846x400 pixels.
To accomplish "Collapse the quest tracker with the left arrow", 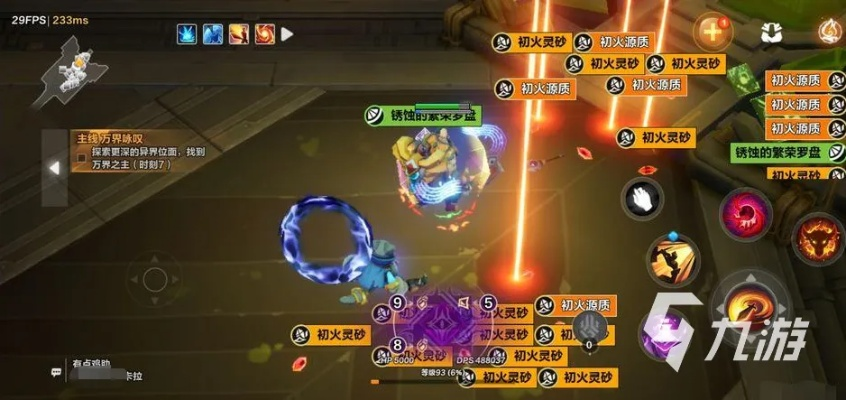I will (54, 169).
